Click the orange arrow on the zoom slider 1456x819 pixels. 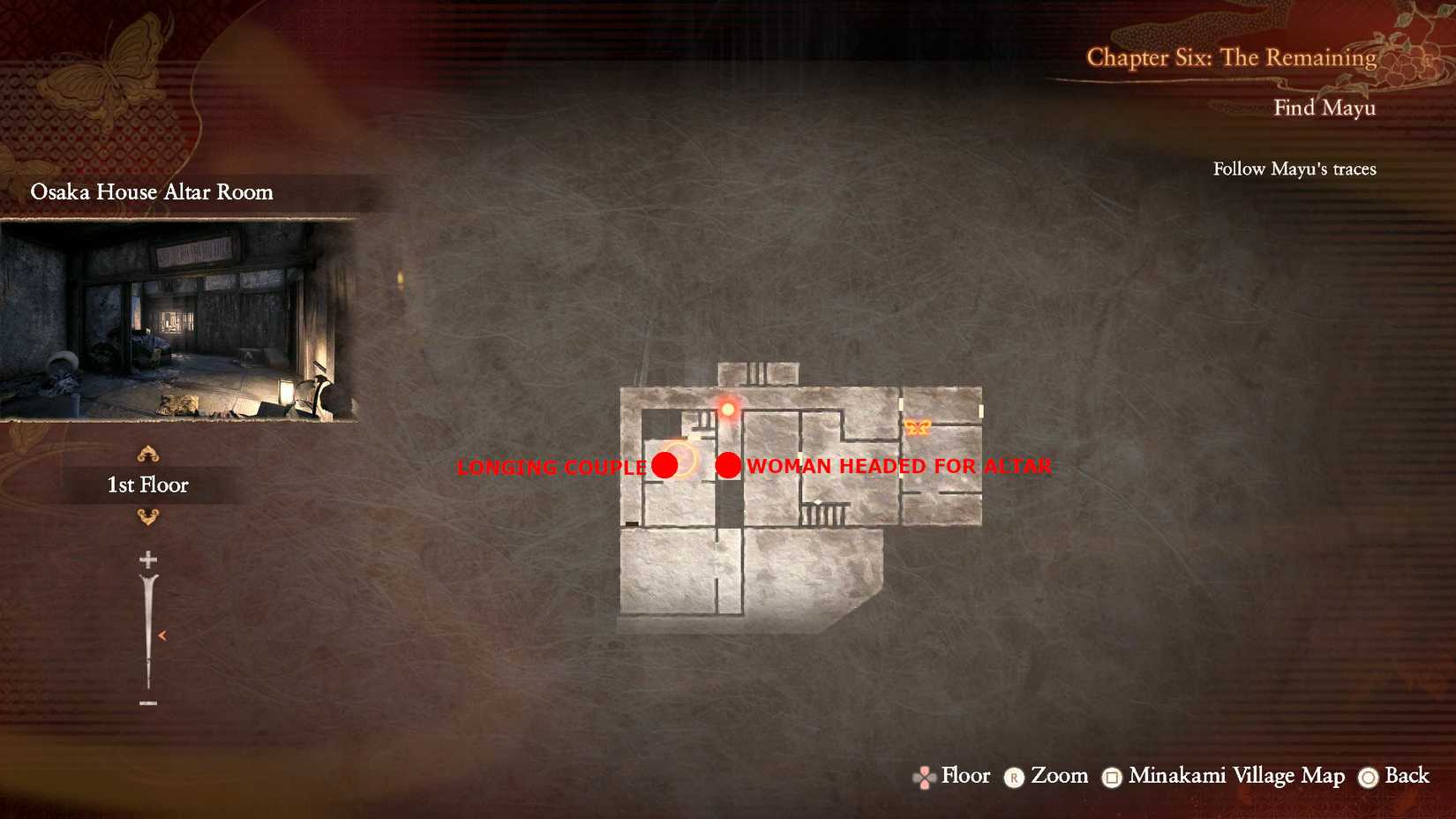click(x=162, y=634)
